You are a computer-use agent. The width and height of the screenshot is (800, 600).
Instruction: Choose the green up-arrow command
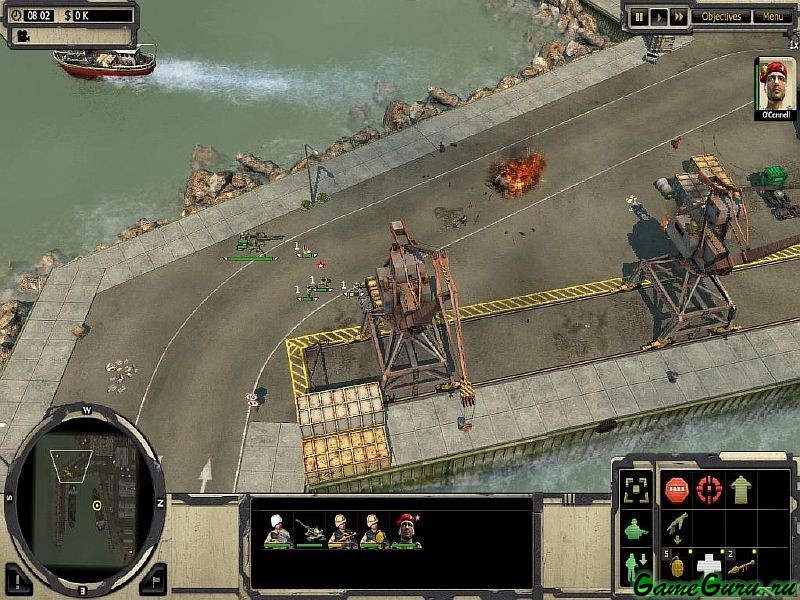point(741,489)
